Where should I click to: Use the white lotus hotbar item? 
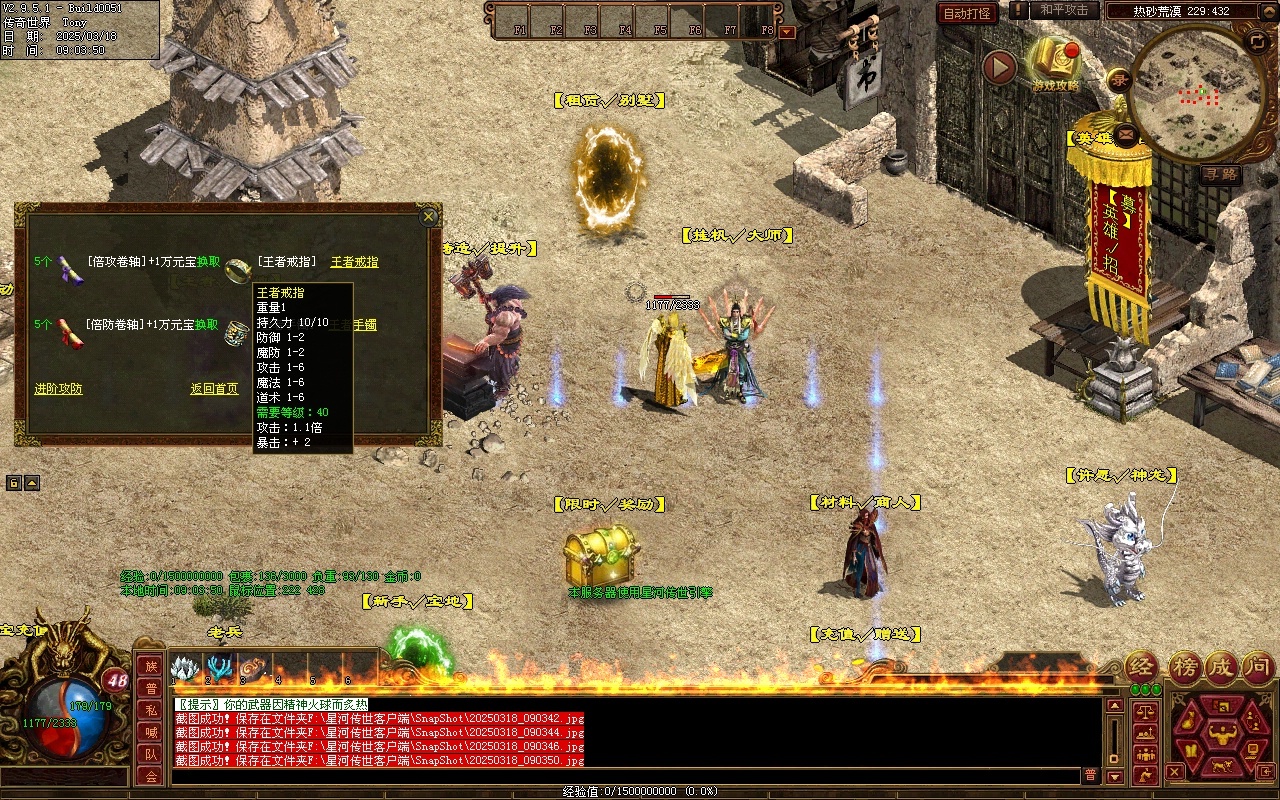(185, 667)
